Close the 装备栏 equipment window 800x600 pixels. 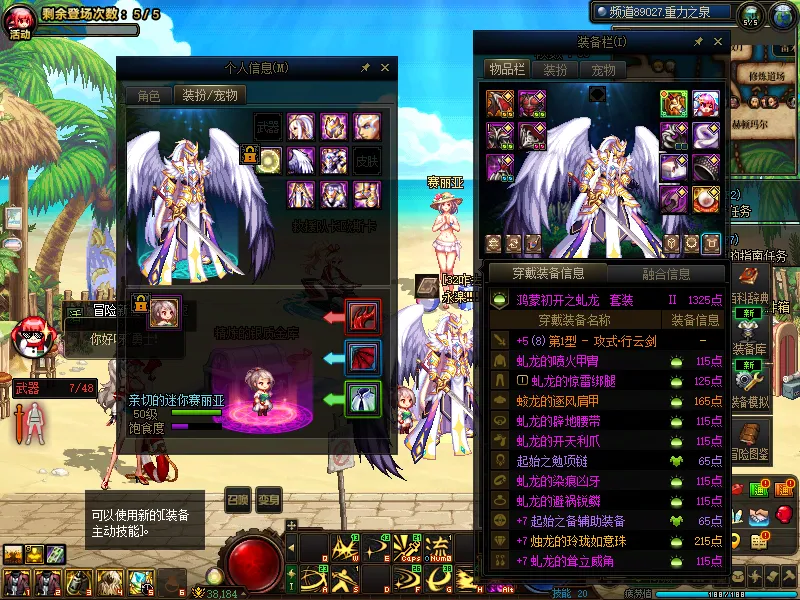coord(718,42)
